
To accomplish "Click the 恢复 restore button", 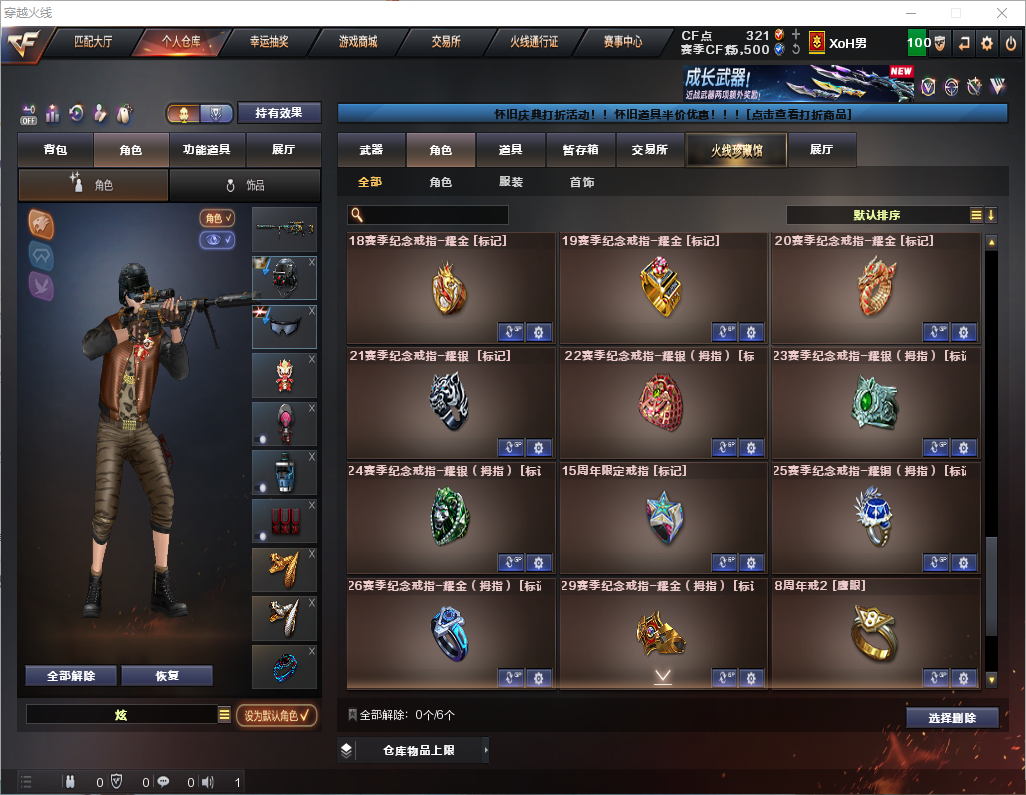I will coord(166,675).
